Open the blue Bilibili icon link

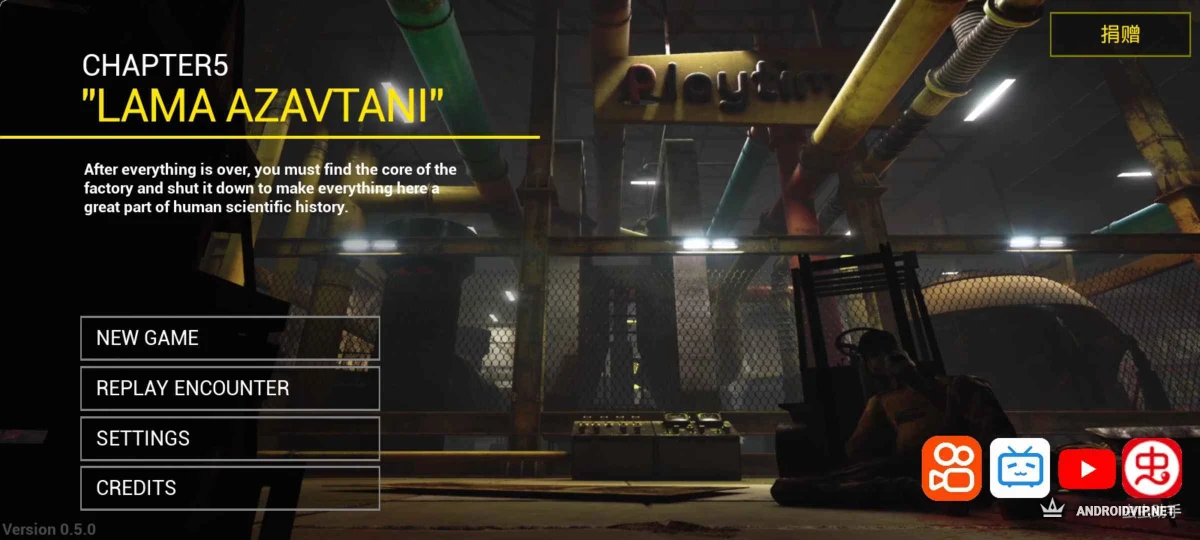(x=1019, y=468)
